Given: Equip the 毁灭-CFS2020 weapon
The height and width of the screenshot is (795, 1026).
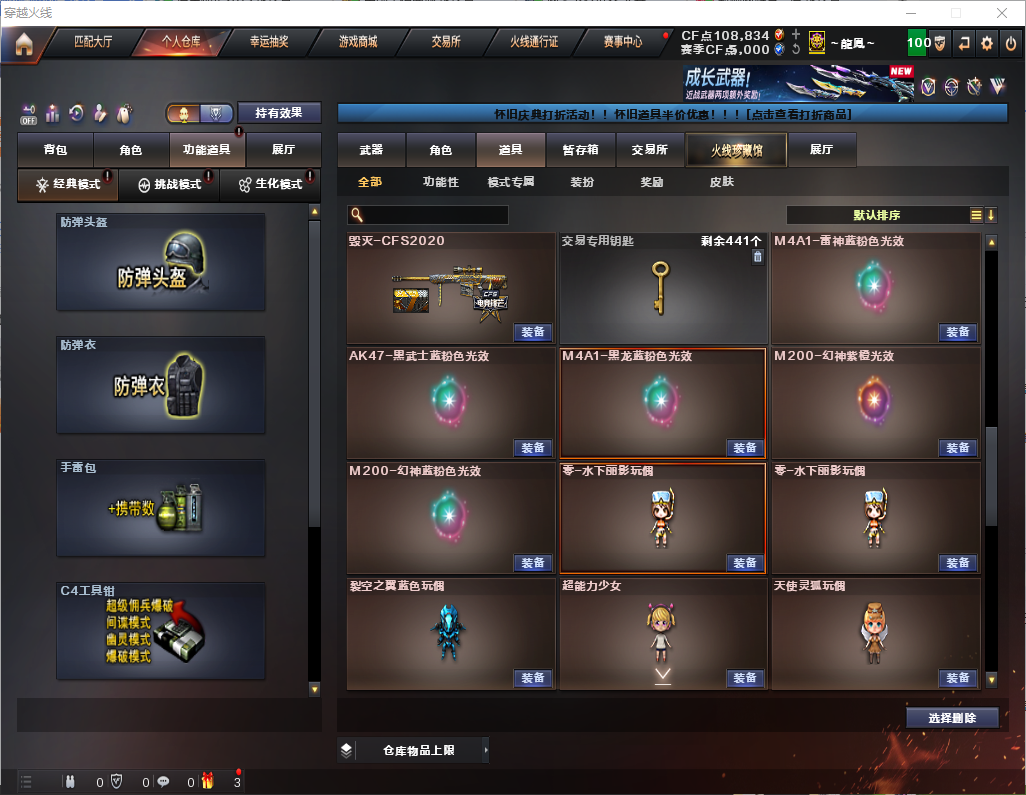Looking at the screenshot, I should point(534,332).
